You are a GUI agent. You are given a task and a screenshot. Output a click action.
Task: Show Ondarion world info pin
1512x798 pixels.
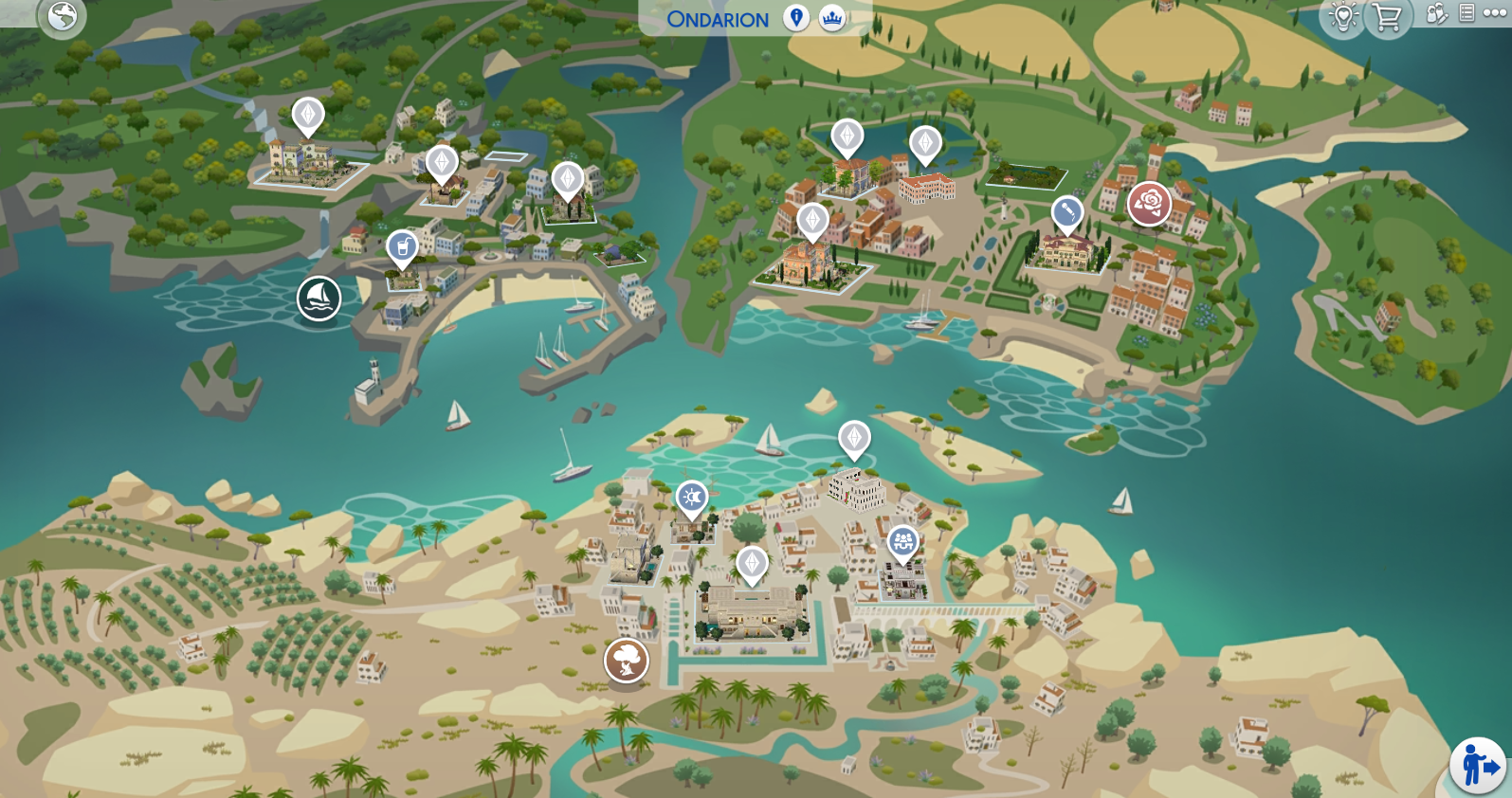(x=796, y=18)
